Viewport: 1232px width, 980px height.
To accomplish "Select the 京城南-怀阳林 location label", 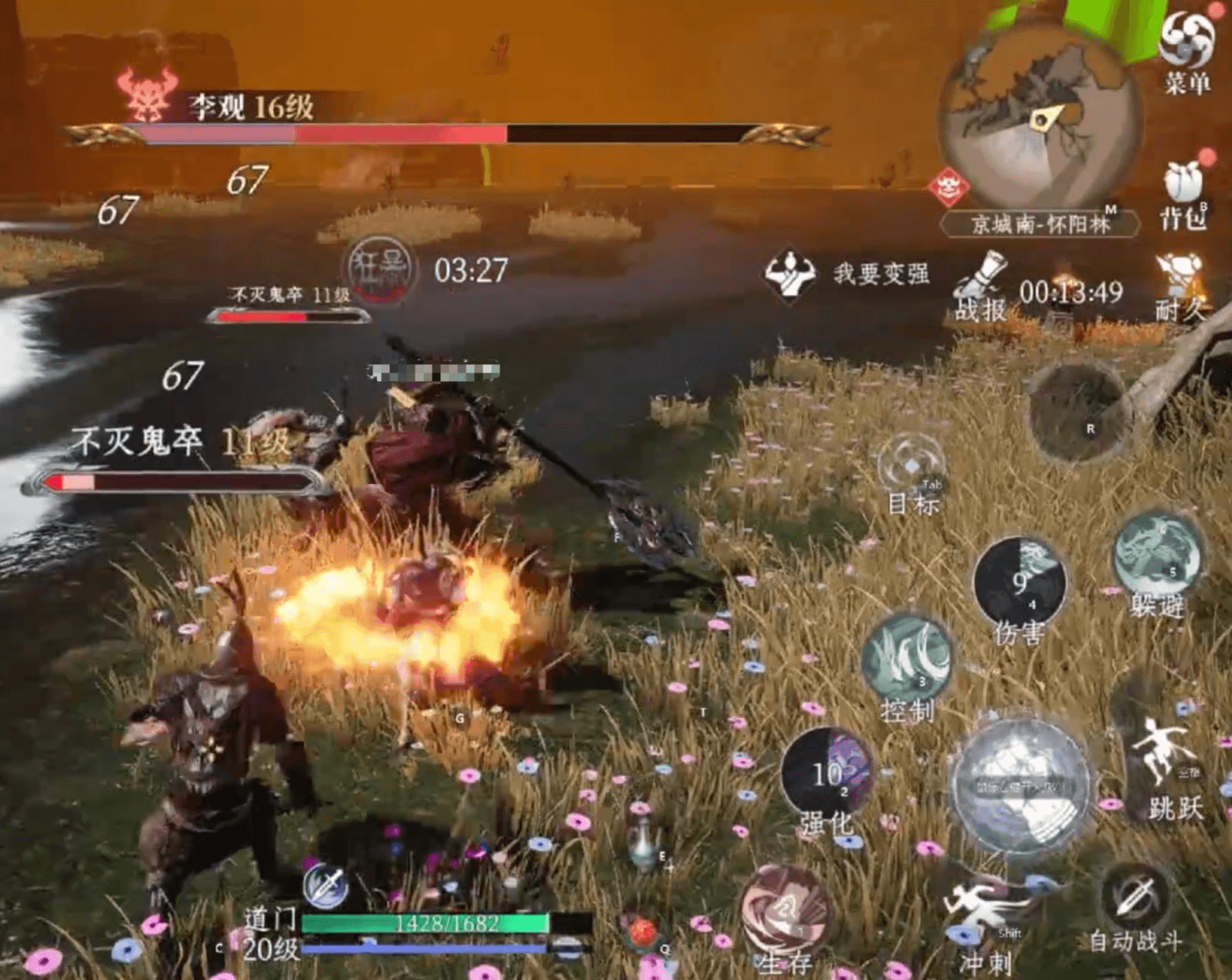I will pos(1039,224).
